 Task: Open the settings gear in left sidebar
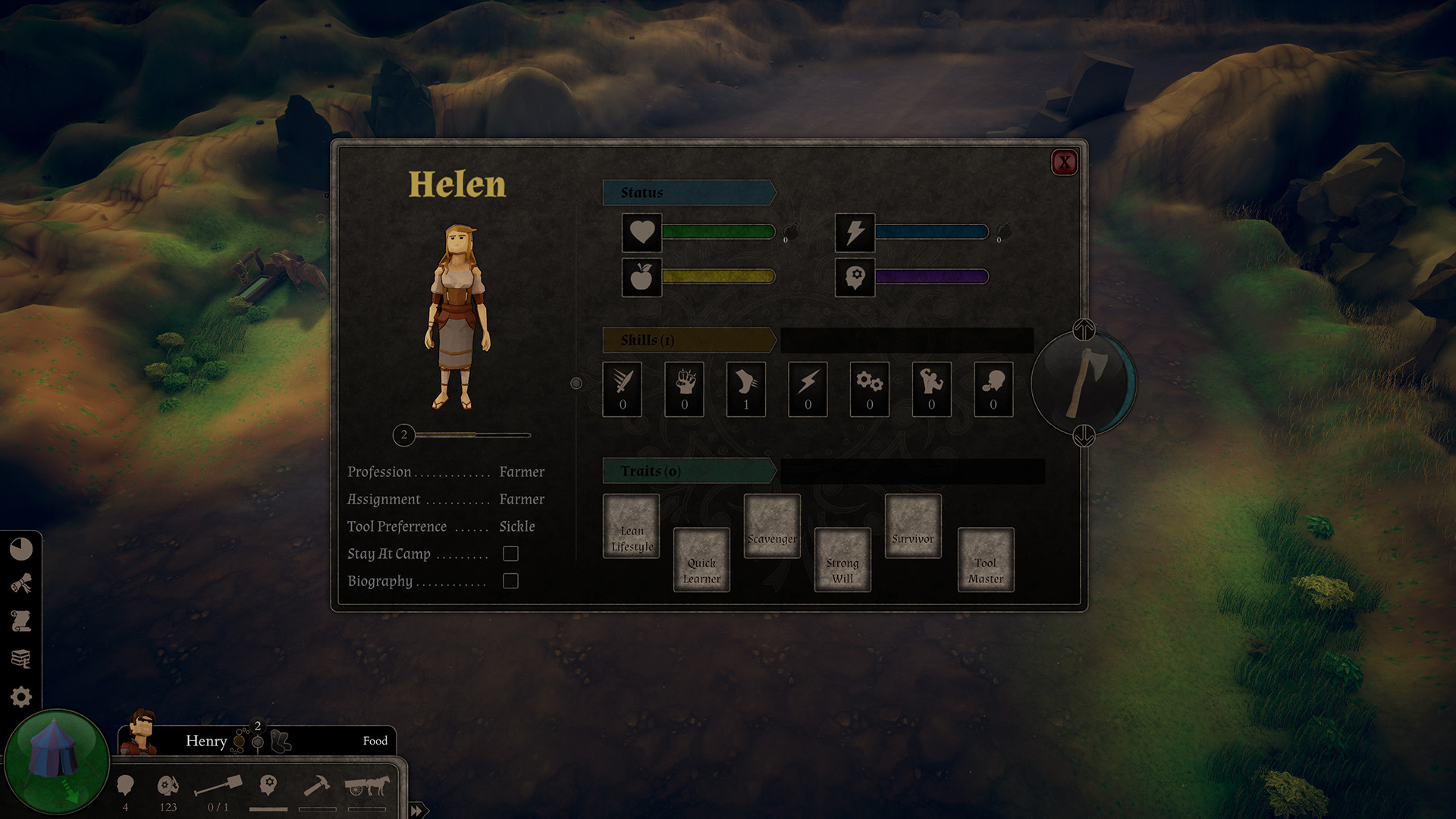pyautogui.click(x=22, y=694)
